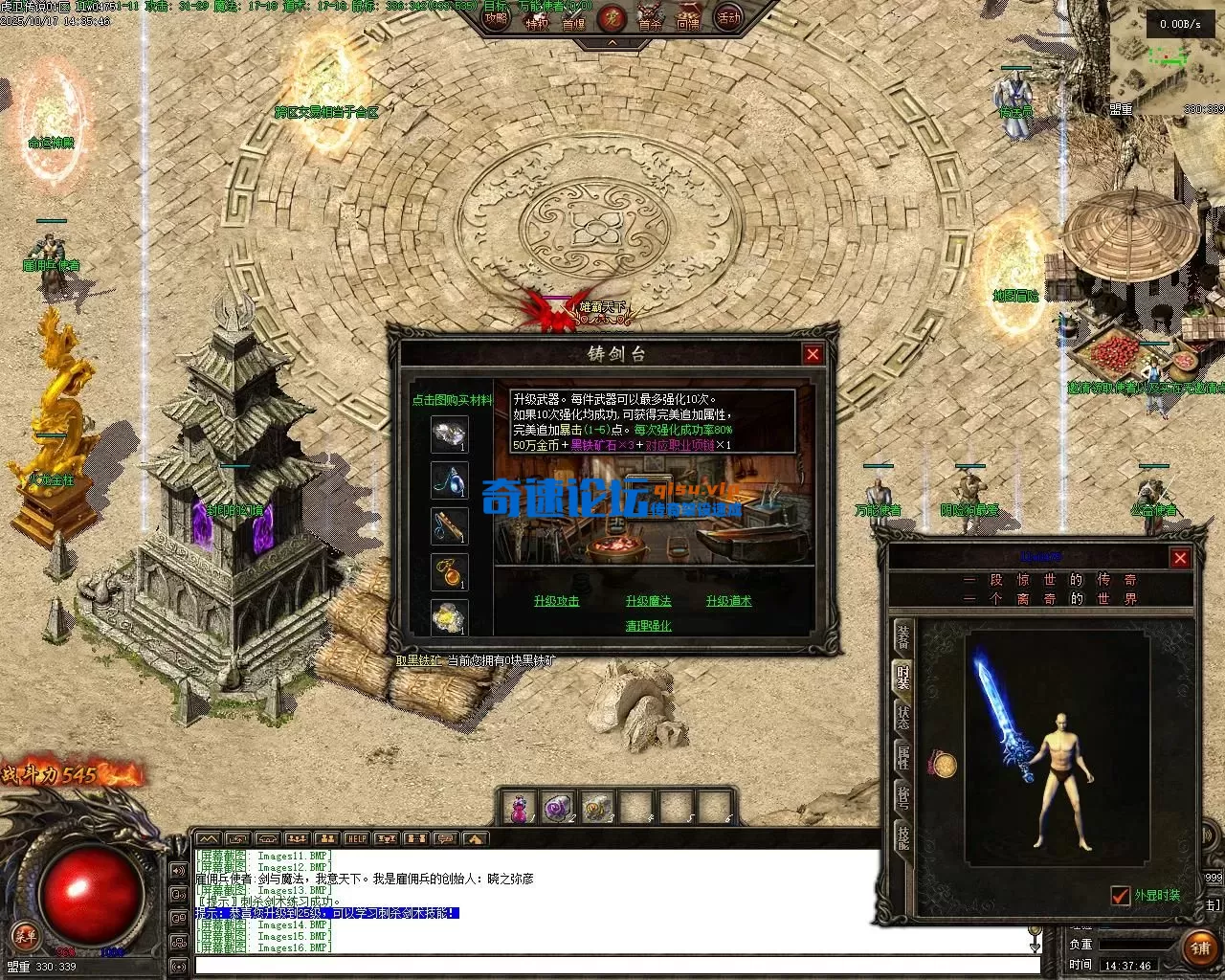Select 清理强化 to clear enhancements
This screenshot has height=980, width=1225.
tap(648, 626)
